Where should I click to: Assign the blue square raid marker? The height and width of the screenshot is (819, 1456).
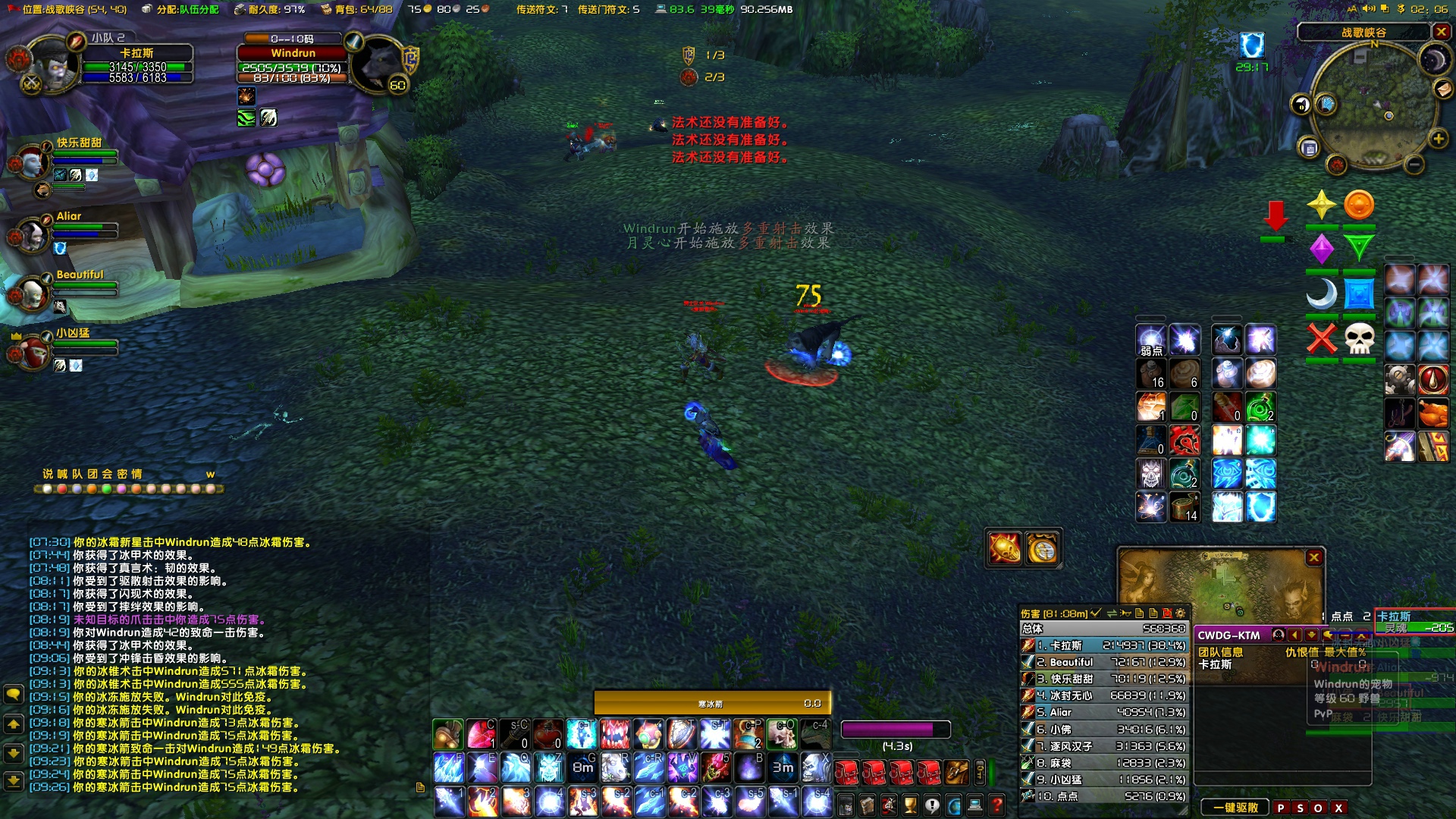[1359, 293]
